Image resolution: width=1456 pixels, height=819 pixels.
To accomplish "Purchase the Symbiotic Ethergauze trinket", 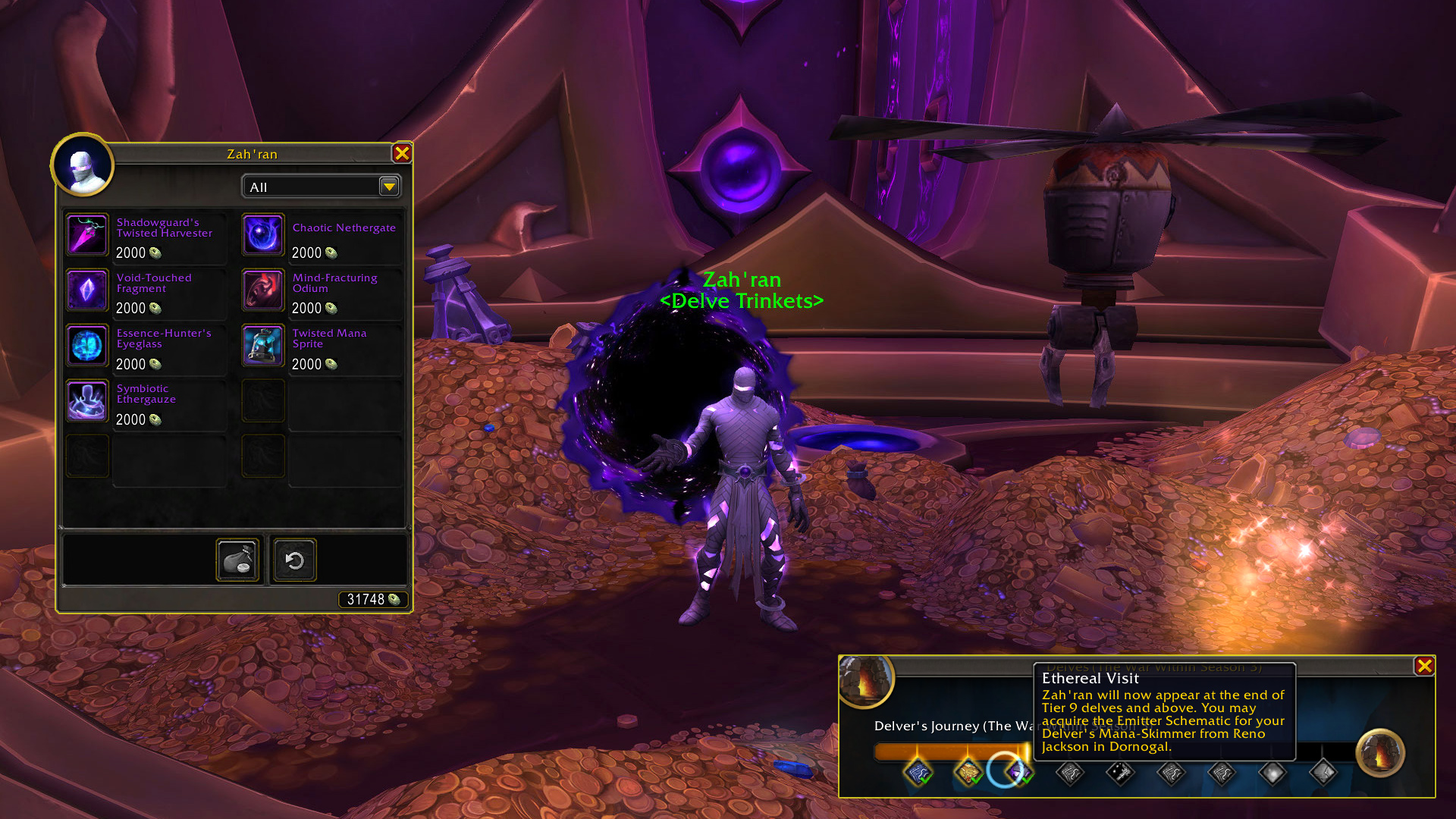I will [87, 401].
